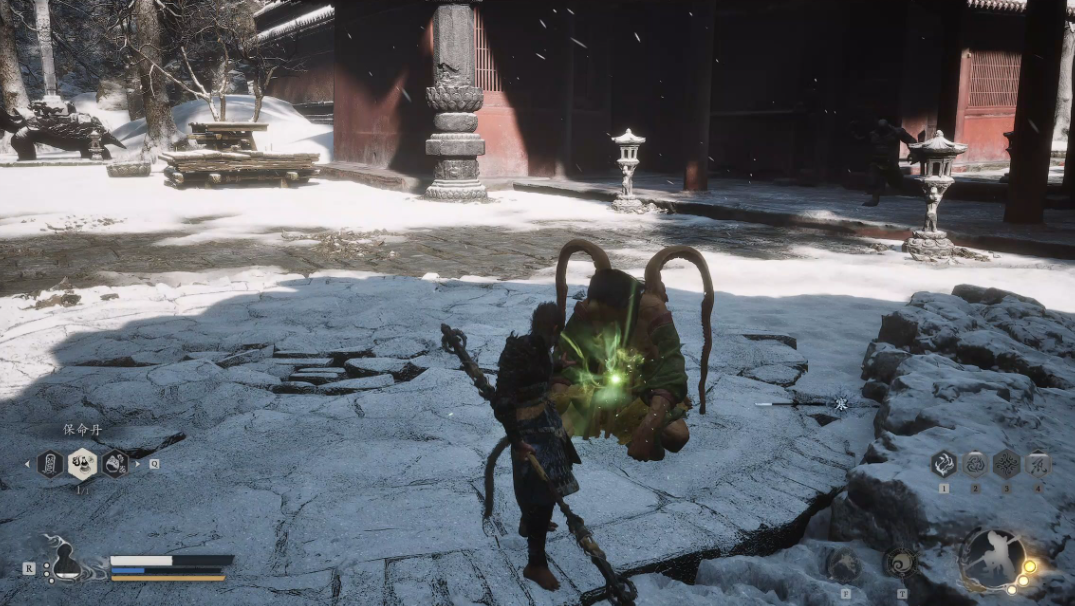Viewport: 1075px width, 606px height.
Task: Click the right arrow beside the item slots
Action: pos(138,464)
